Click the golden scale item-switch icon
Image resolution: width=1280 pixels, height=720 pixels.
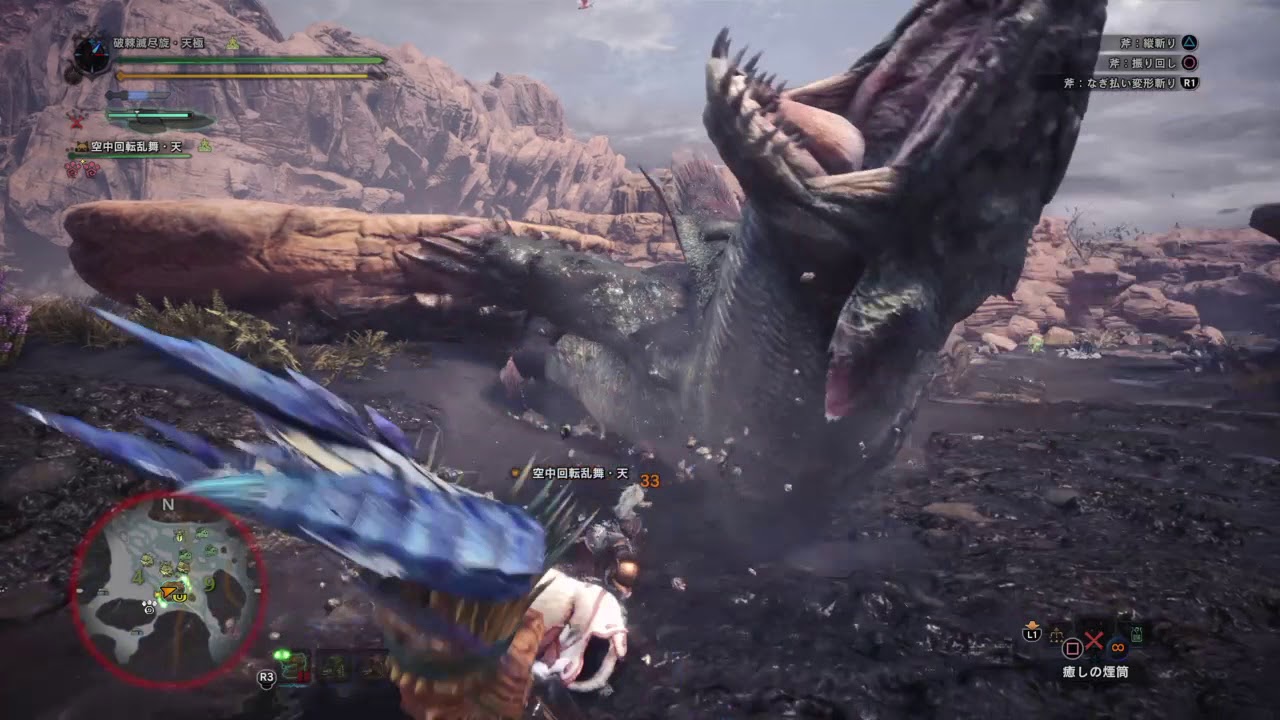coord(1056,636)
